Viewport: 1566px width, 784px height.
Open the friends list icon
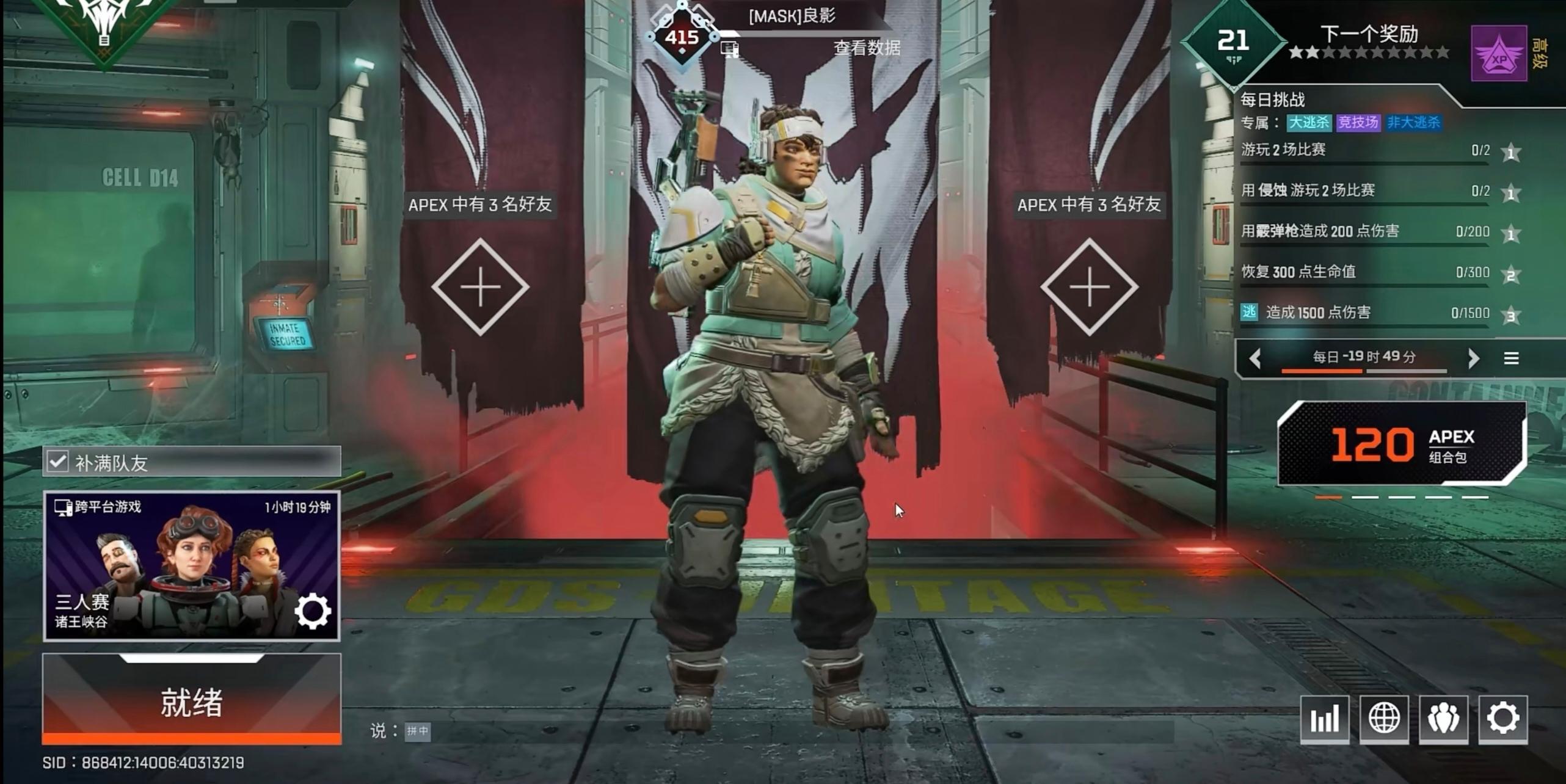(1443, 718)
